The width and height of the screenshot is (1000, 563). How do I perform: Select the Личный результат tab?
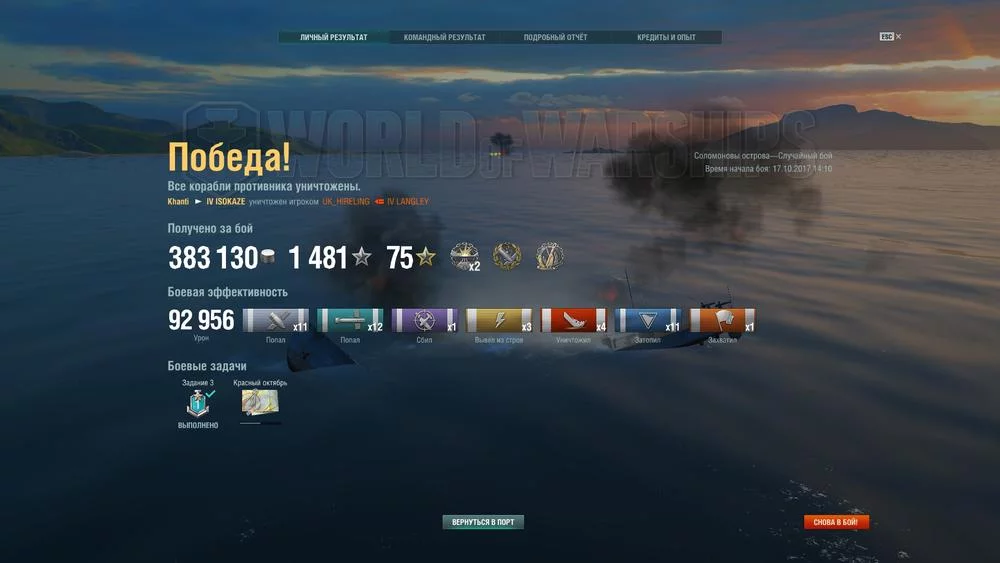(x=333, y=38)
